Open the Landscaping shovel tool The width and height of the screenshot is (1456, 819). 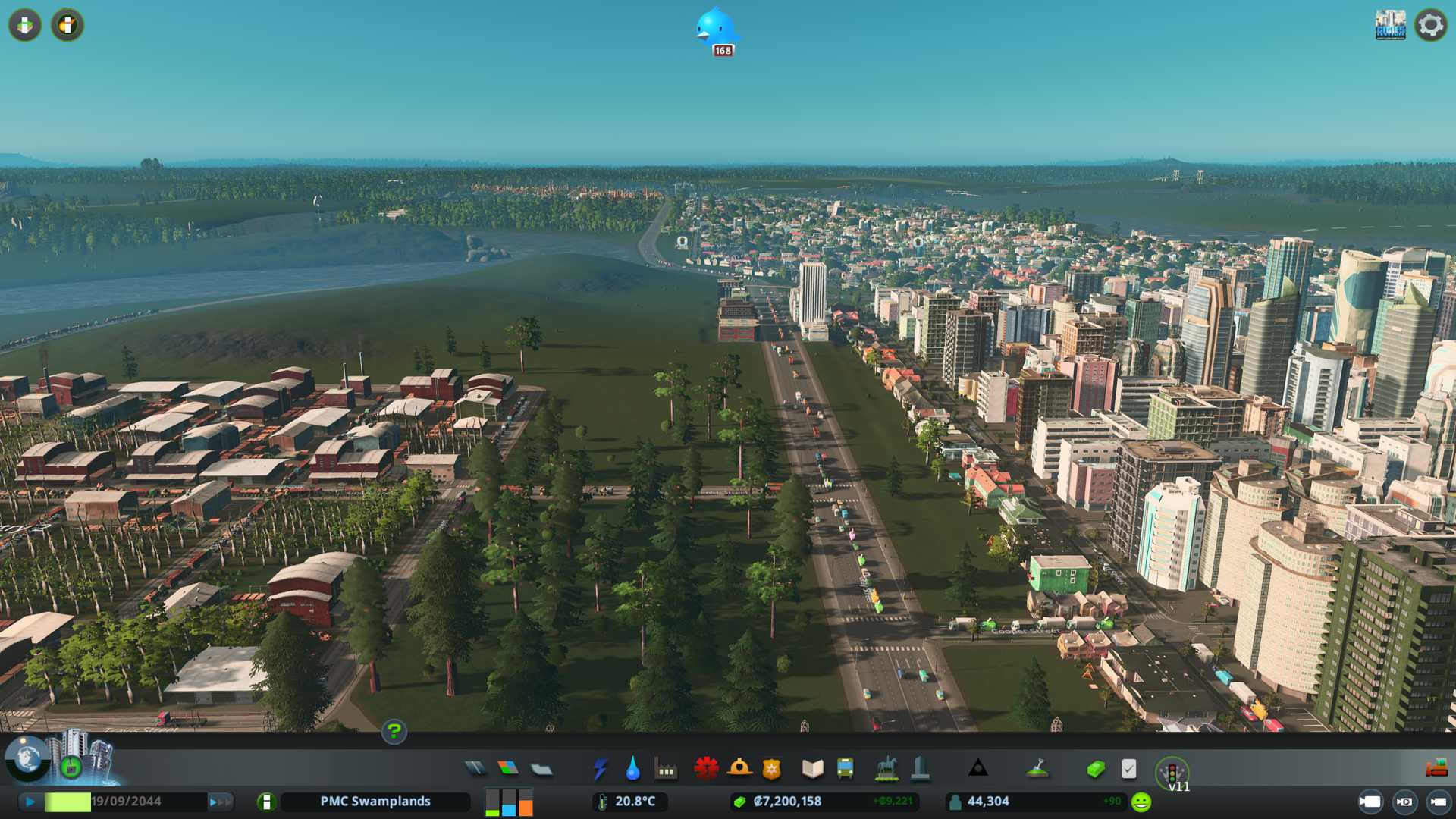[x=1037, y=769]
